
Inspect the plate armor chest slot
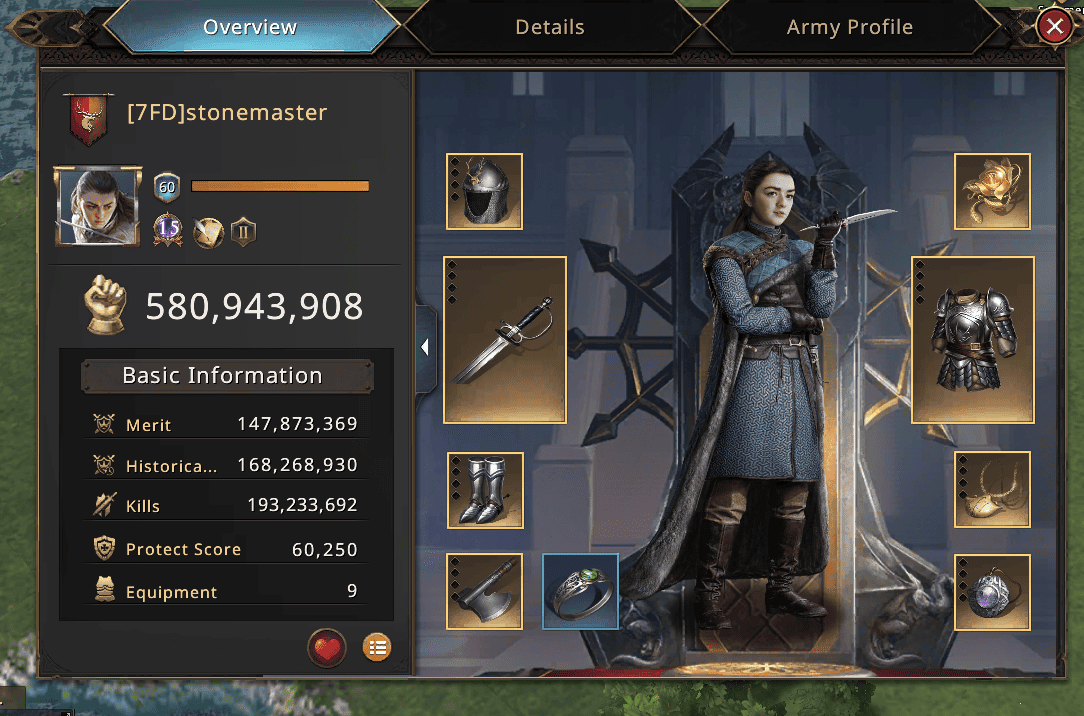point(973,340)
